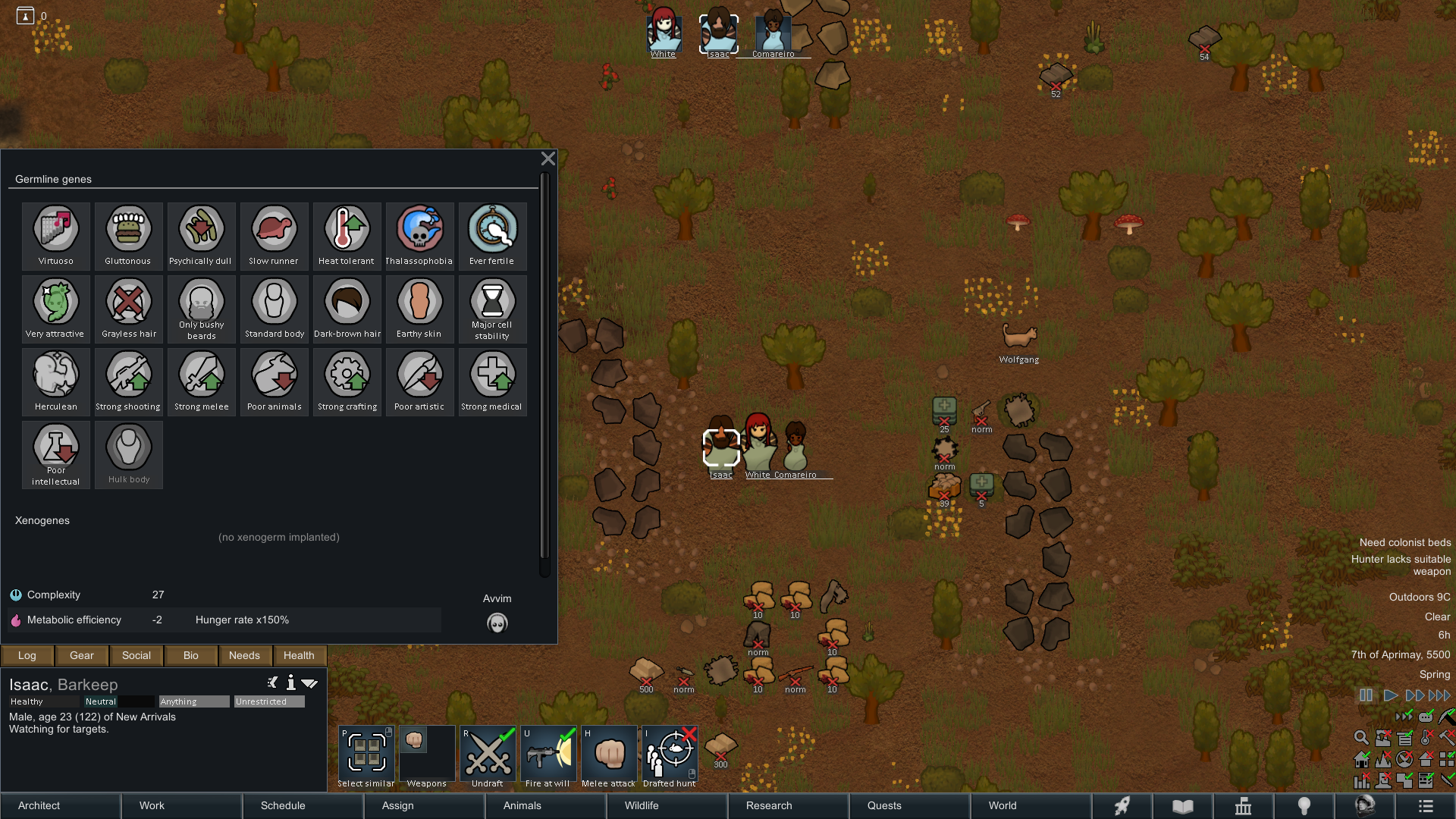Open the Social tab
Image resolution: width=1456 pixels, height=819 pixels.
(136, 655)
